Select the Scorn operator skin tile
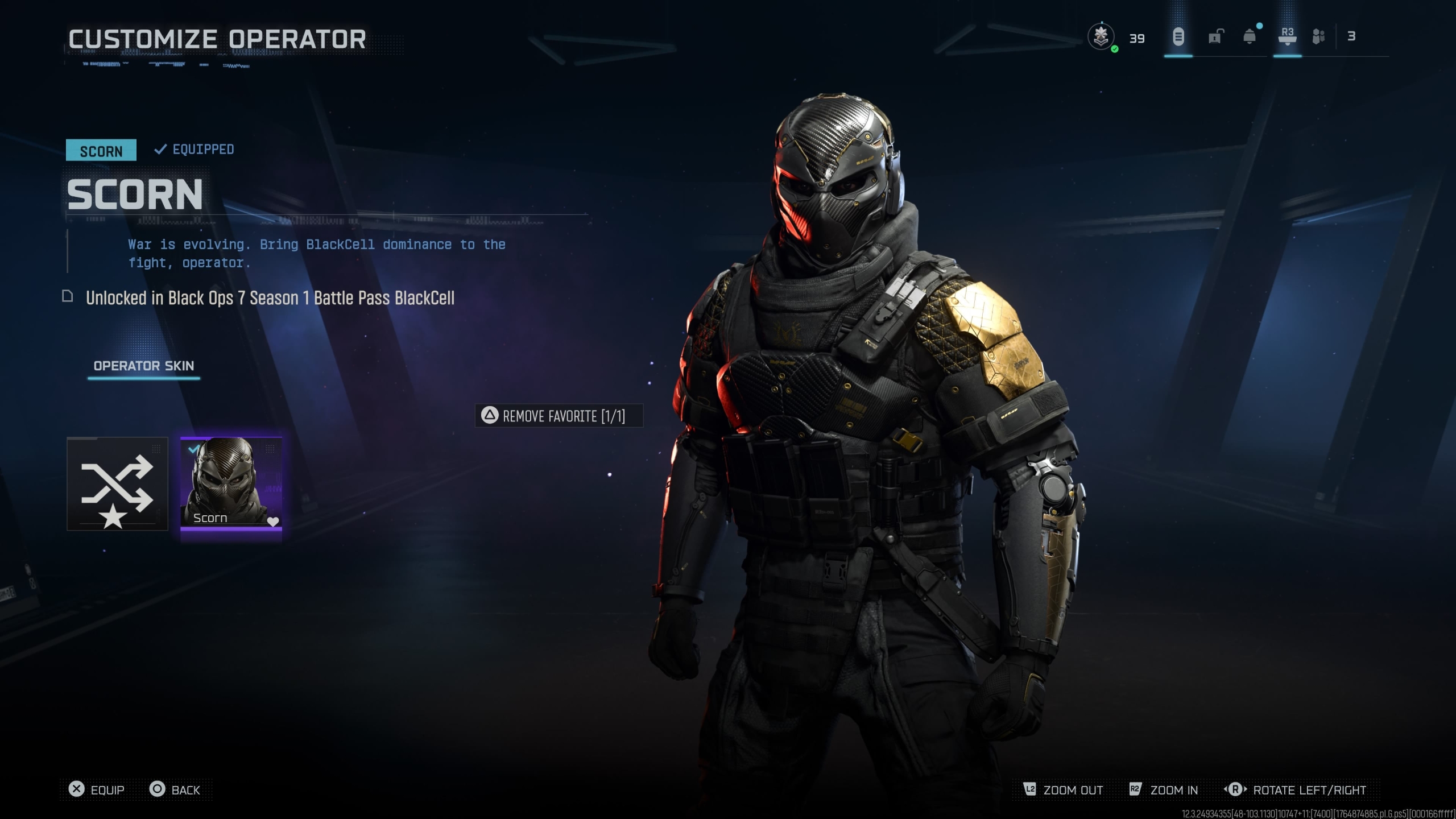 [x=231, y=483]
